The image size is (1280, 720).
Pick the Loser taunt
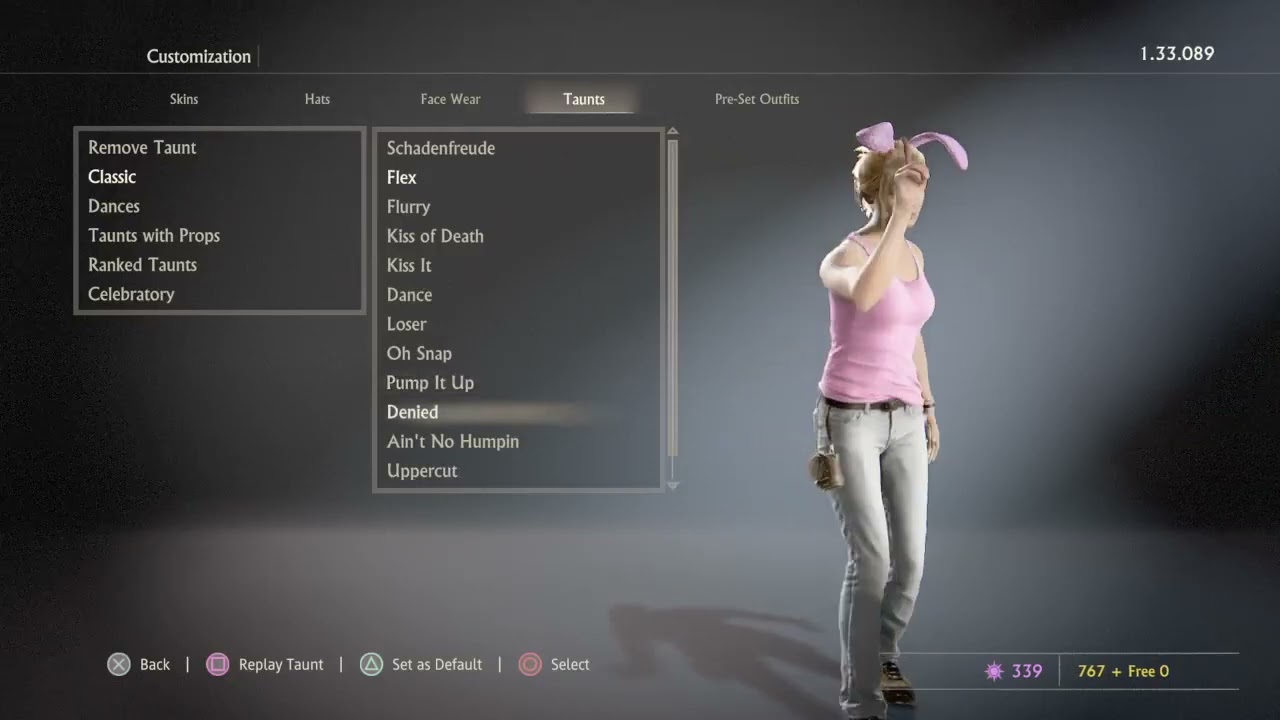[406, 324]
